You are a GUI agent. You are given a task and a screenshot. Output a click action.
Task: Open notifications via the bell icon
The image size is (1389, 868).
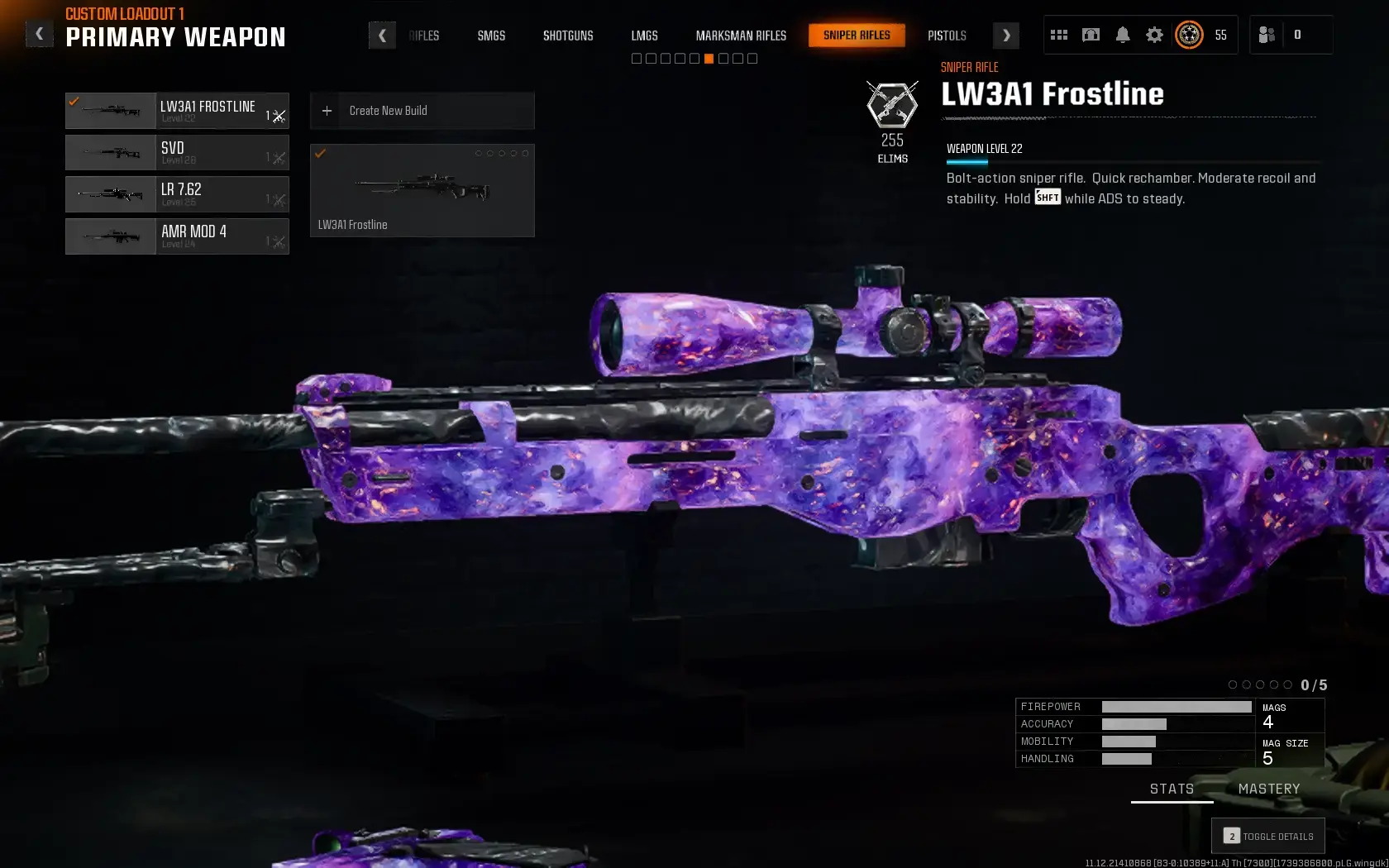pyautogui.click(x=1122, y=35)
